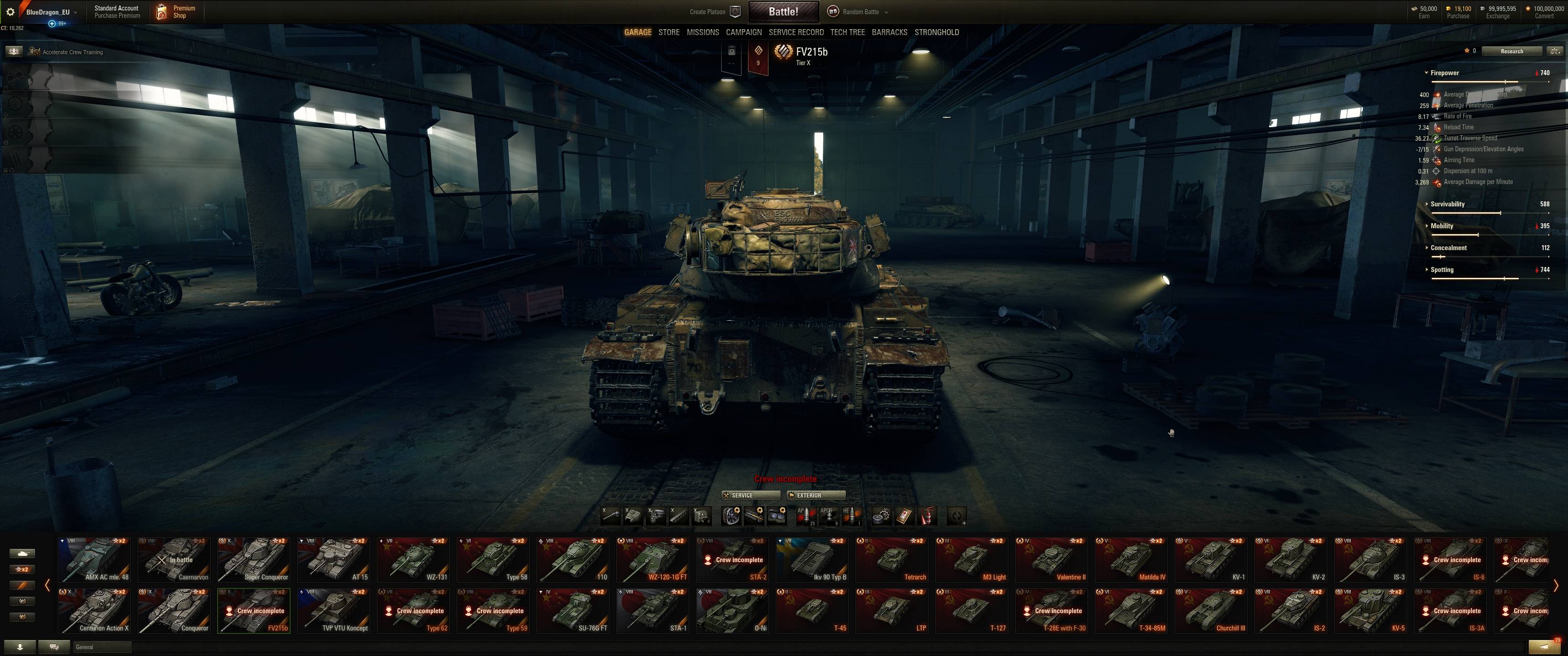Screen dimensions: 1568x656
Task: Click the Service button below the tank
Action: click(750, 495)
